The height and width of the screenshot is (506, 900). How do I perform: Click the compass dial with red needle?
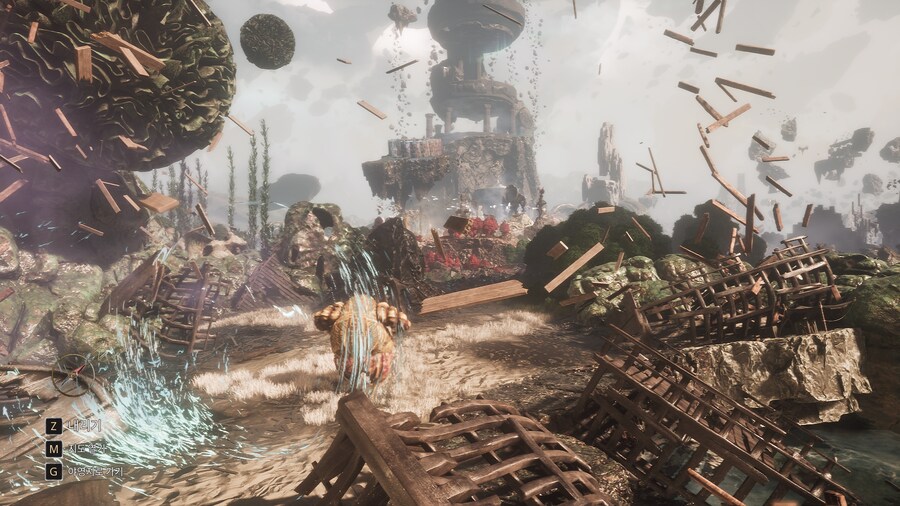coord(75,376)
